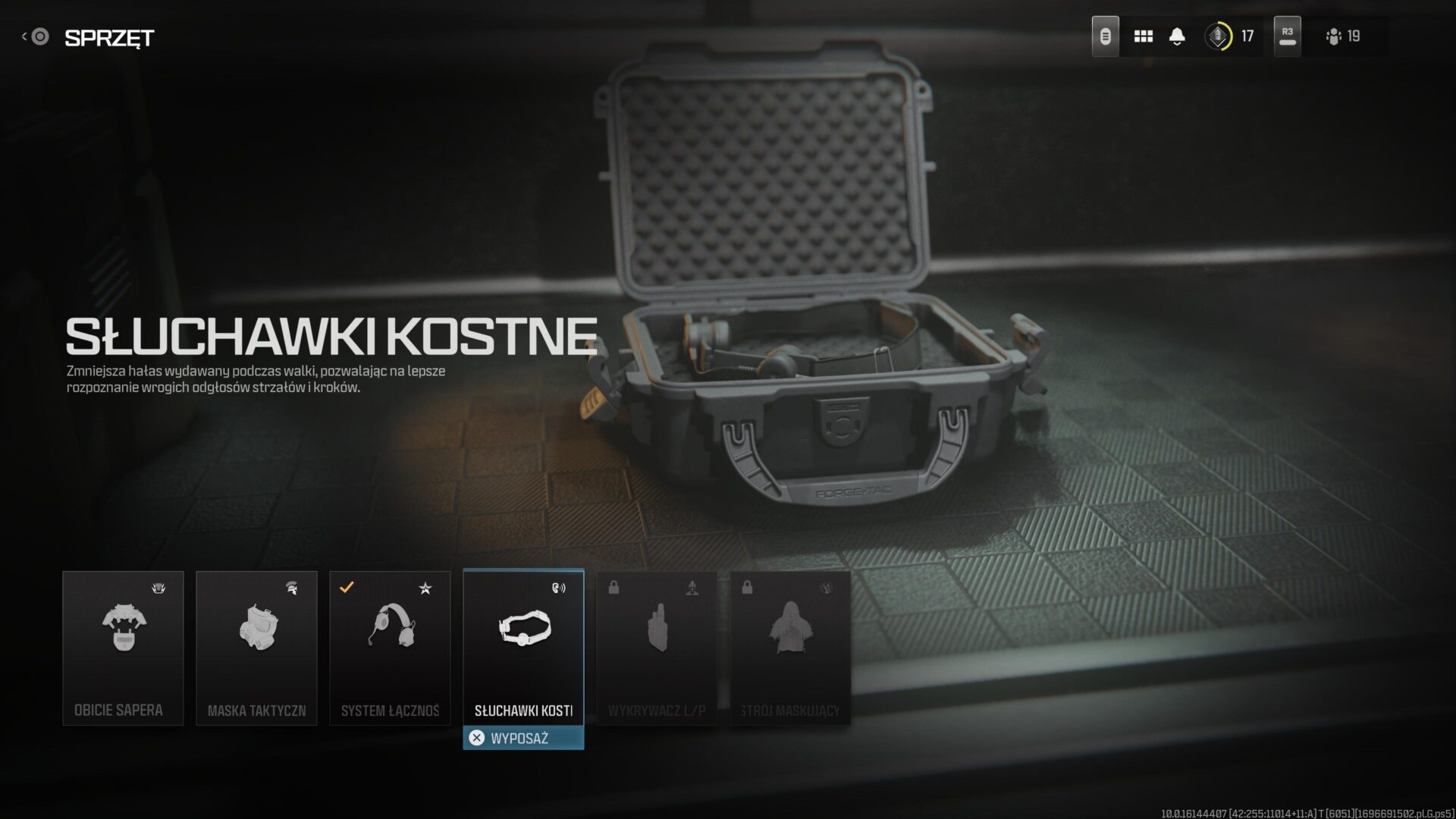Go back from the Sprzęt screen
Image resolution: width=1456 pixels, height=819 pixels.
(x=36, y=36)
